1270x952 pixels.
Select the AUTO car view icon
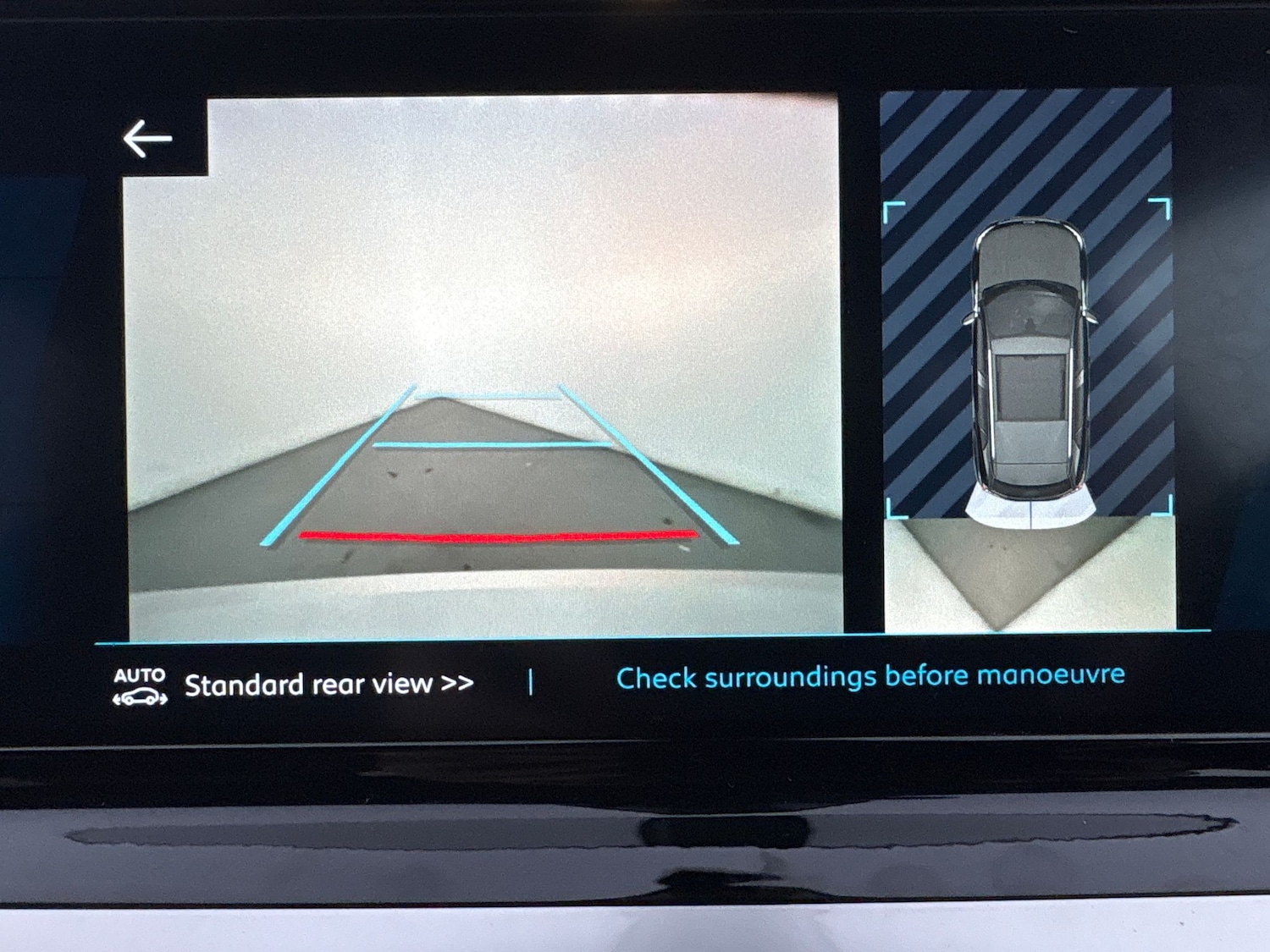point(140,686)
